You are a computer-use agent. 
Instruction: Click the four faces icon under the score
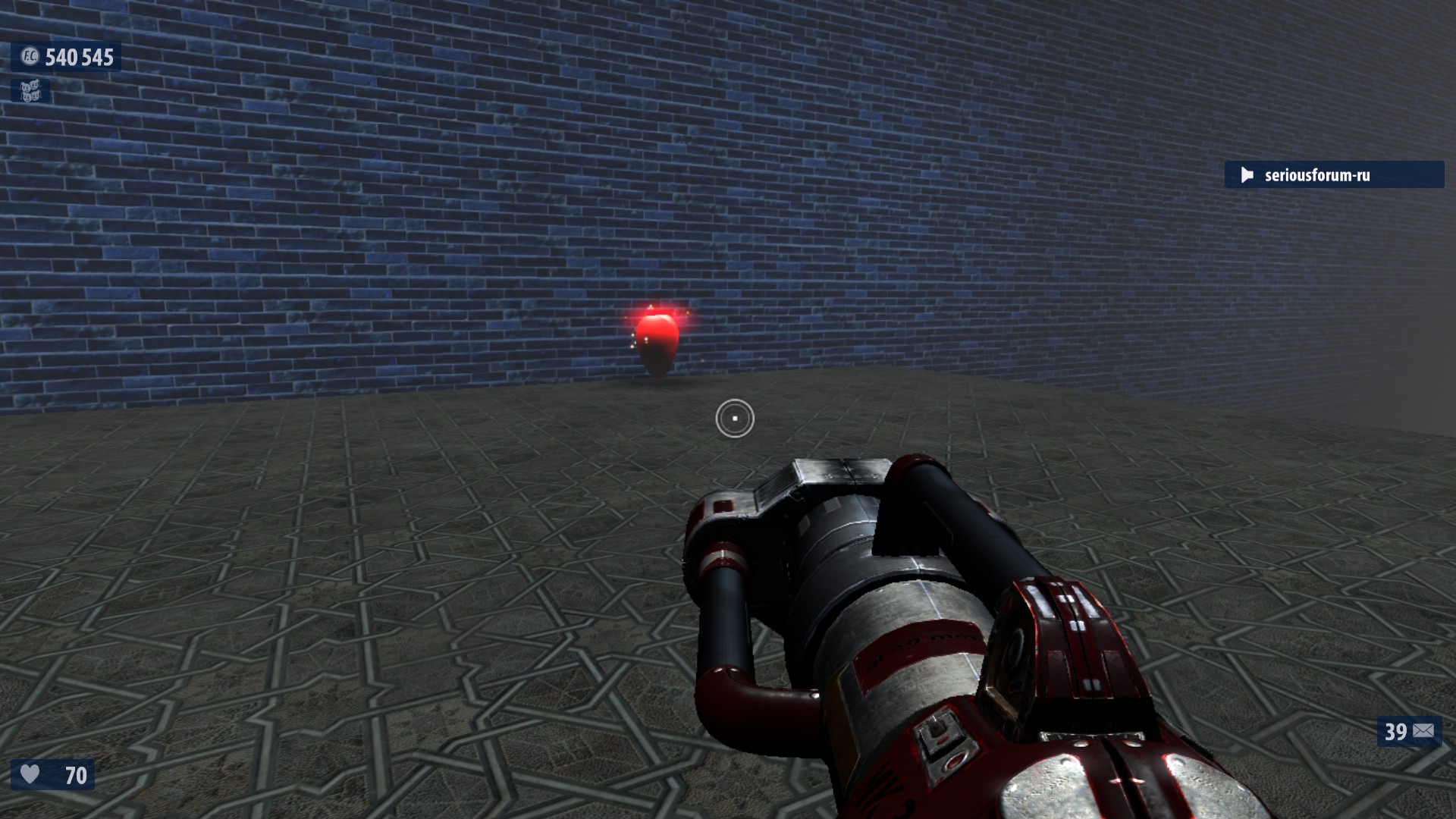30,92
